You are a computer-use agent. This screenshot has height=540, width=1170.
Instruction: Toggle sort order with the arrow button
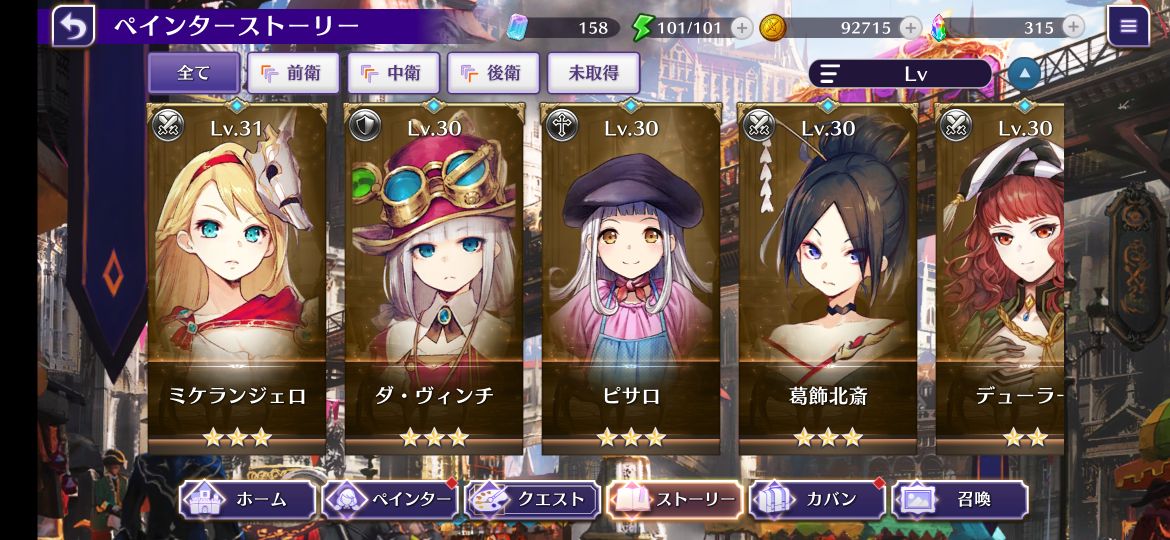click(x=1024, y=73)
